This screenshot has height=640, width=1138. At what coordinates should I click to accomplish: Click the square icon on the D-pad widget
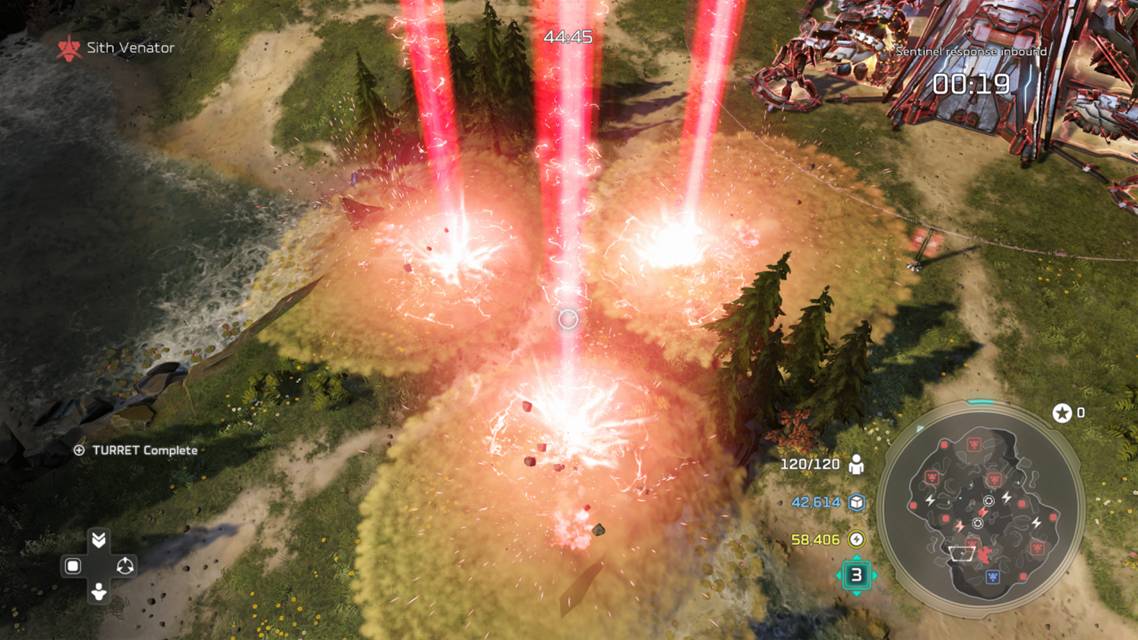pyautogui.click(x=73, y=566)
